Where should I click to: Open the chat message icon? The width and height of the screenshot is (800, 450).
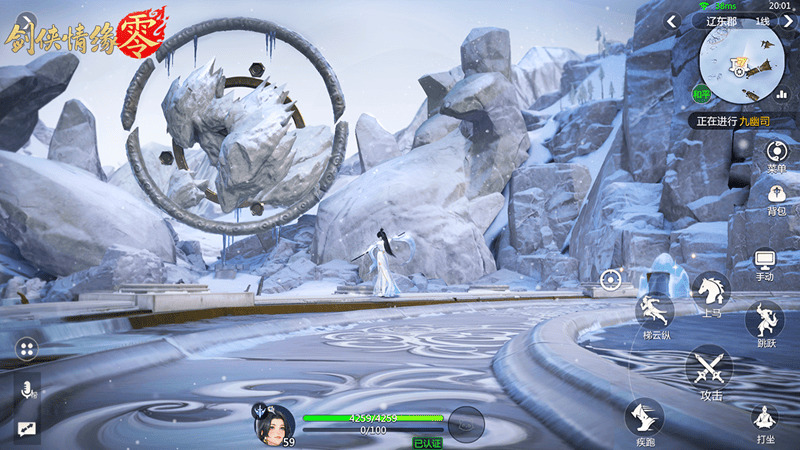(x=25, y=428)
